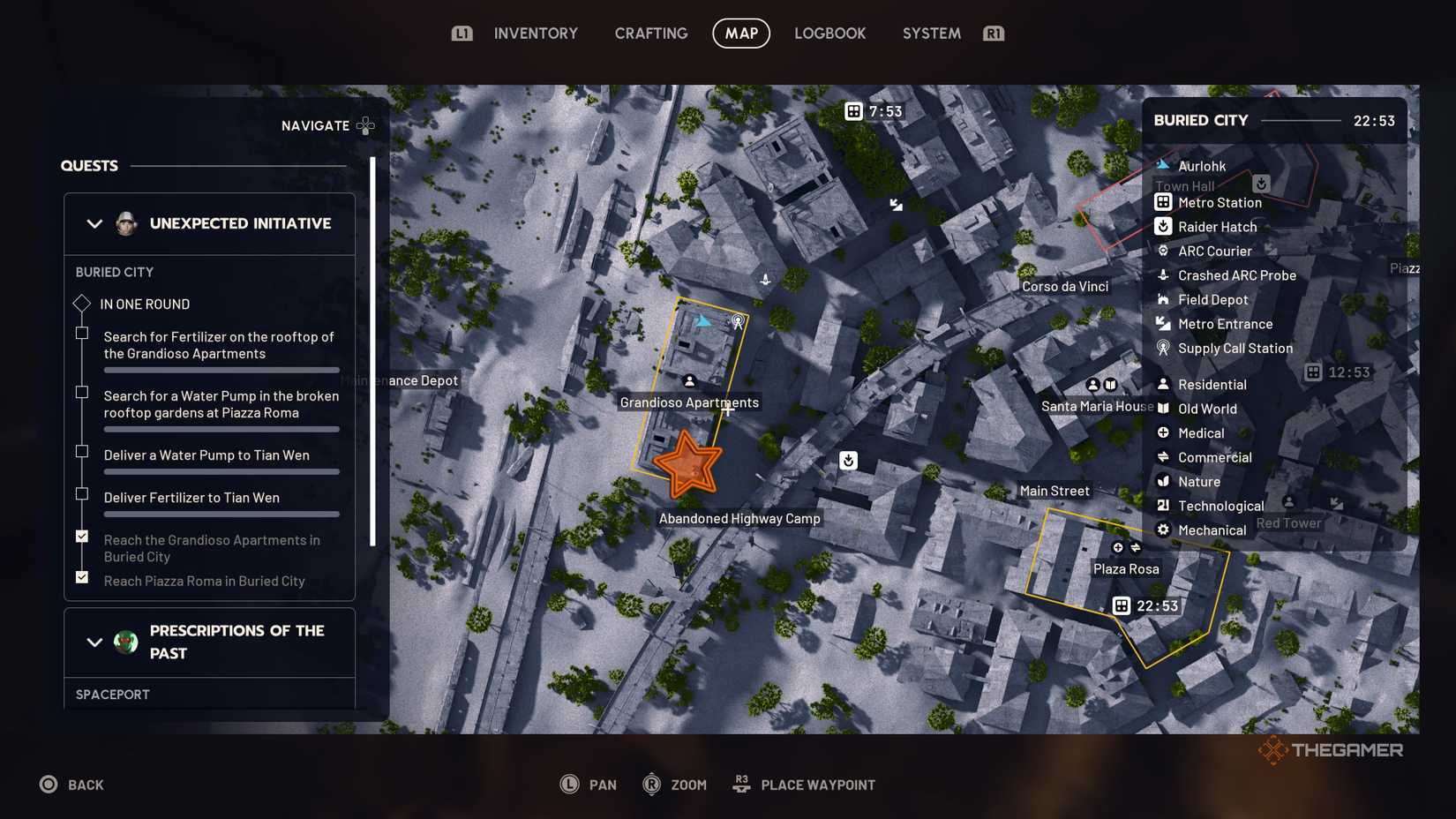
Task: Click the Raider Hatch legend icon
Action: coord(1163,226)
